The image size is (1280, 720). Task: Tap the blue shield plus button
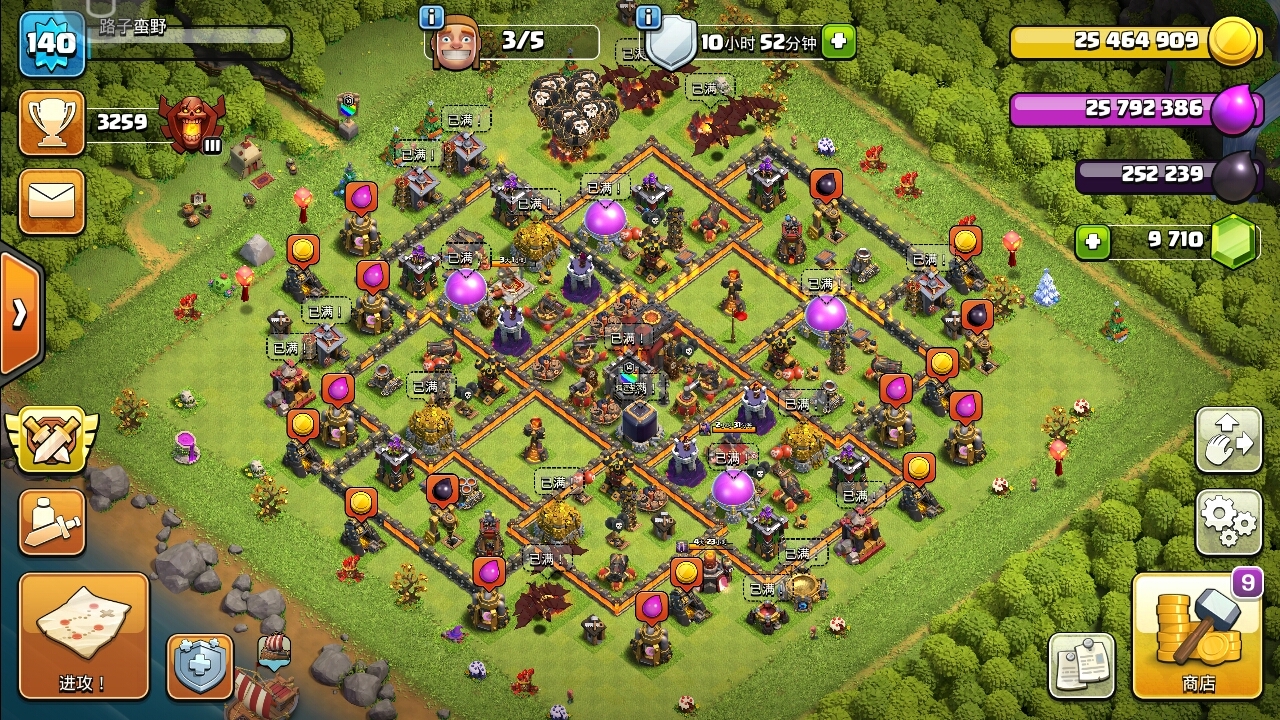200,666
